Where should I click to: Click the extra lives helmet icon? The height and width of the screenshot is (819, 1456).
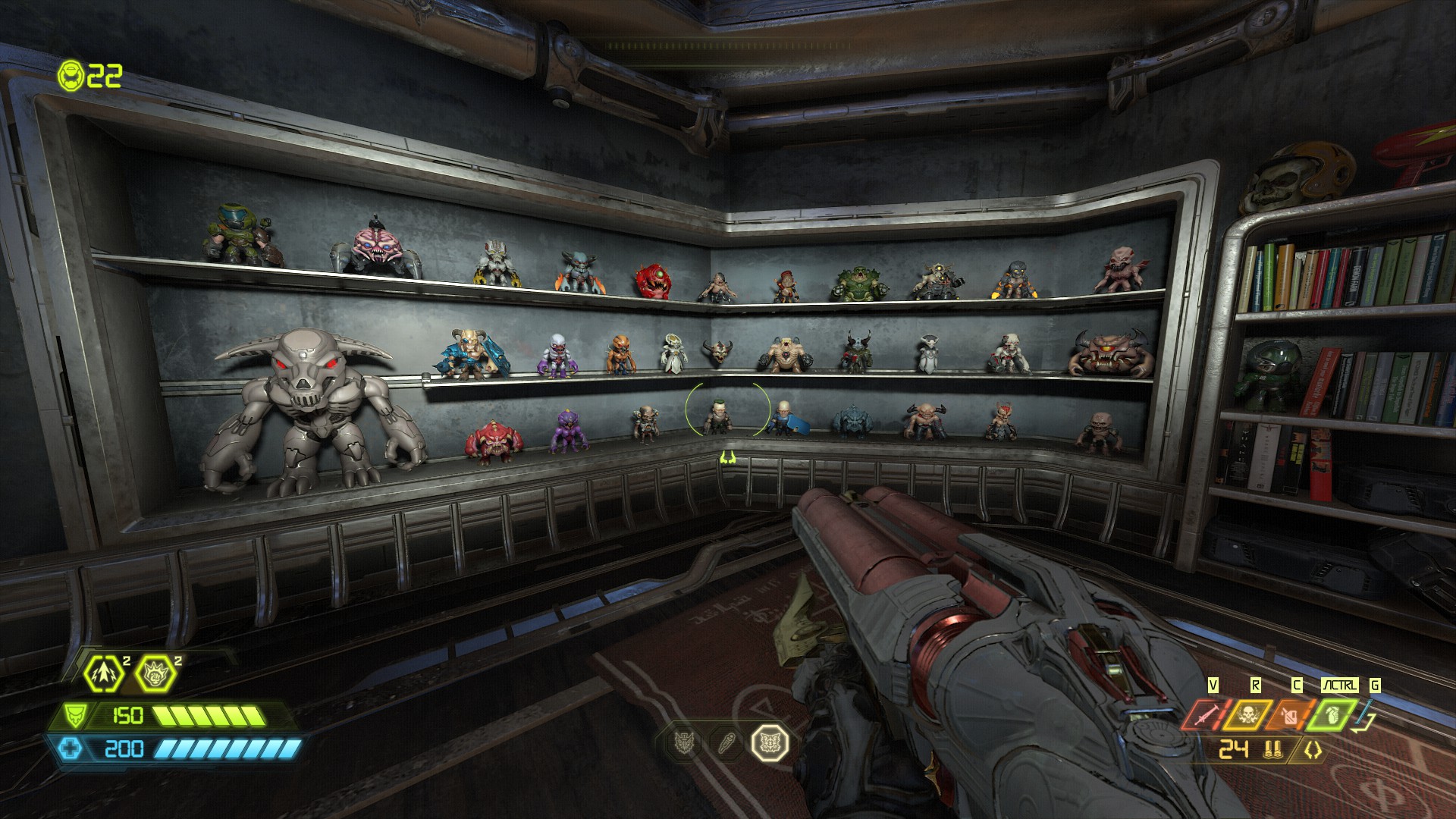(x=71, y=74)
